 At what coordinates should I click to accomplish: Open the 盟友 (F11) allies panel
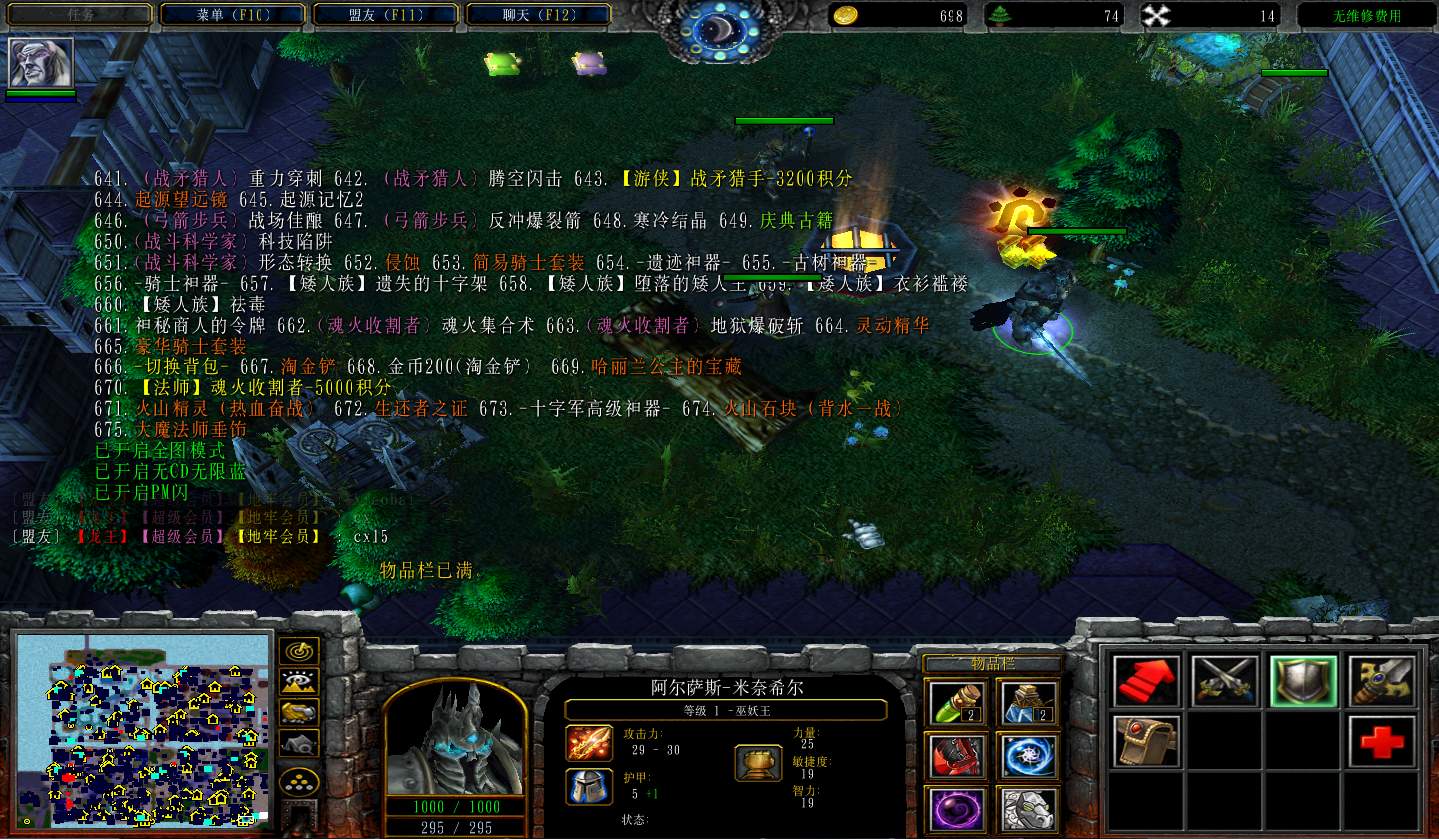point(386,15)
